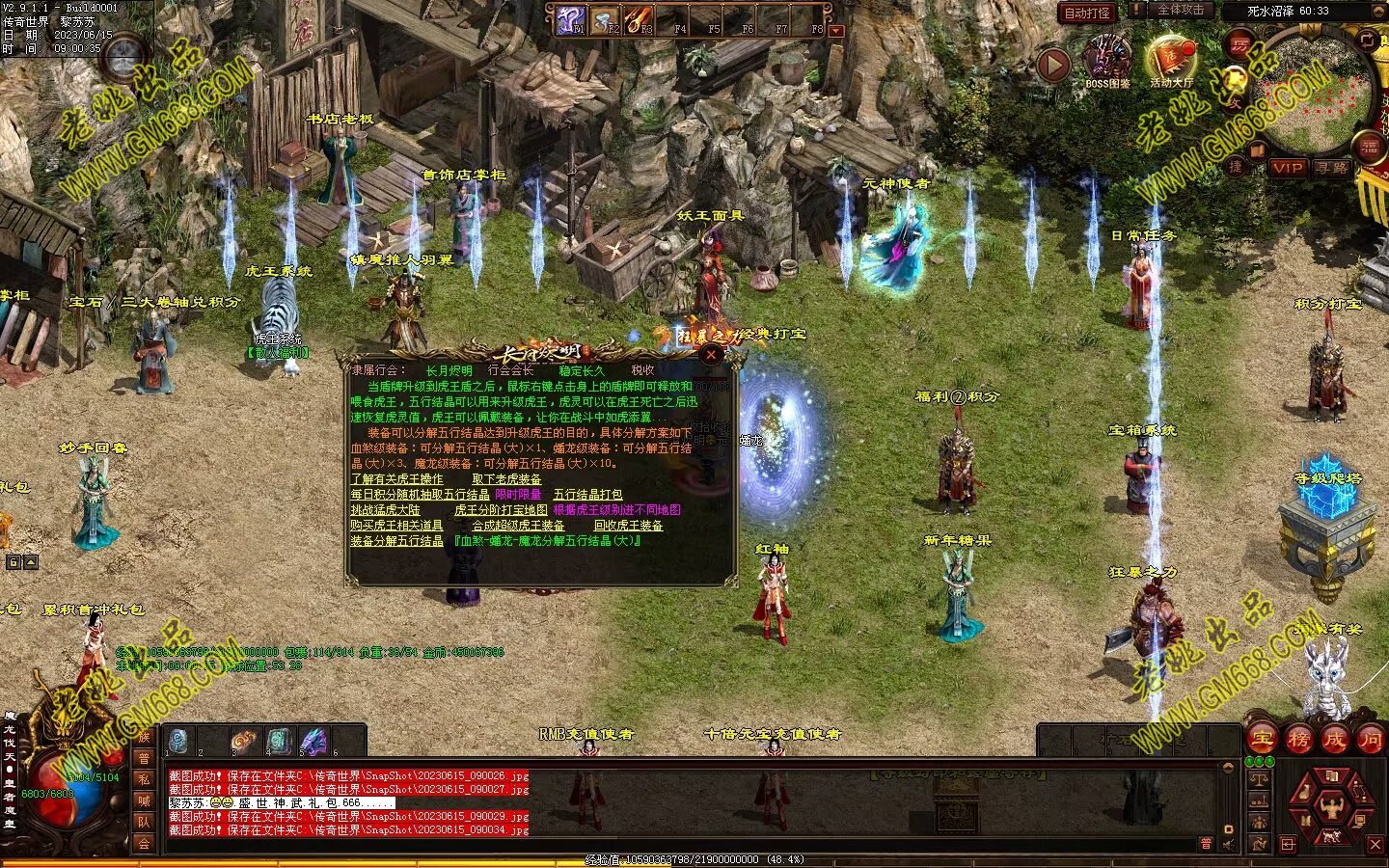Close the tiger king dialog window
Image resolution: width=1389 pixels, height=868 pixels.
tap(711, 354)
